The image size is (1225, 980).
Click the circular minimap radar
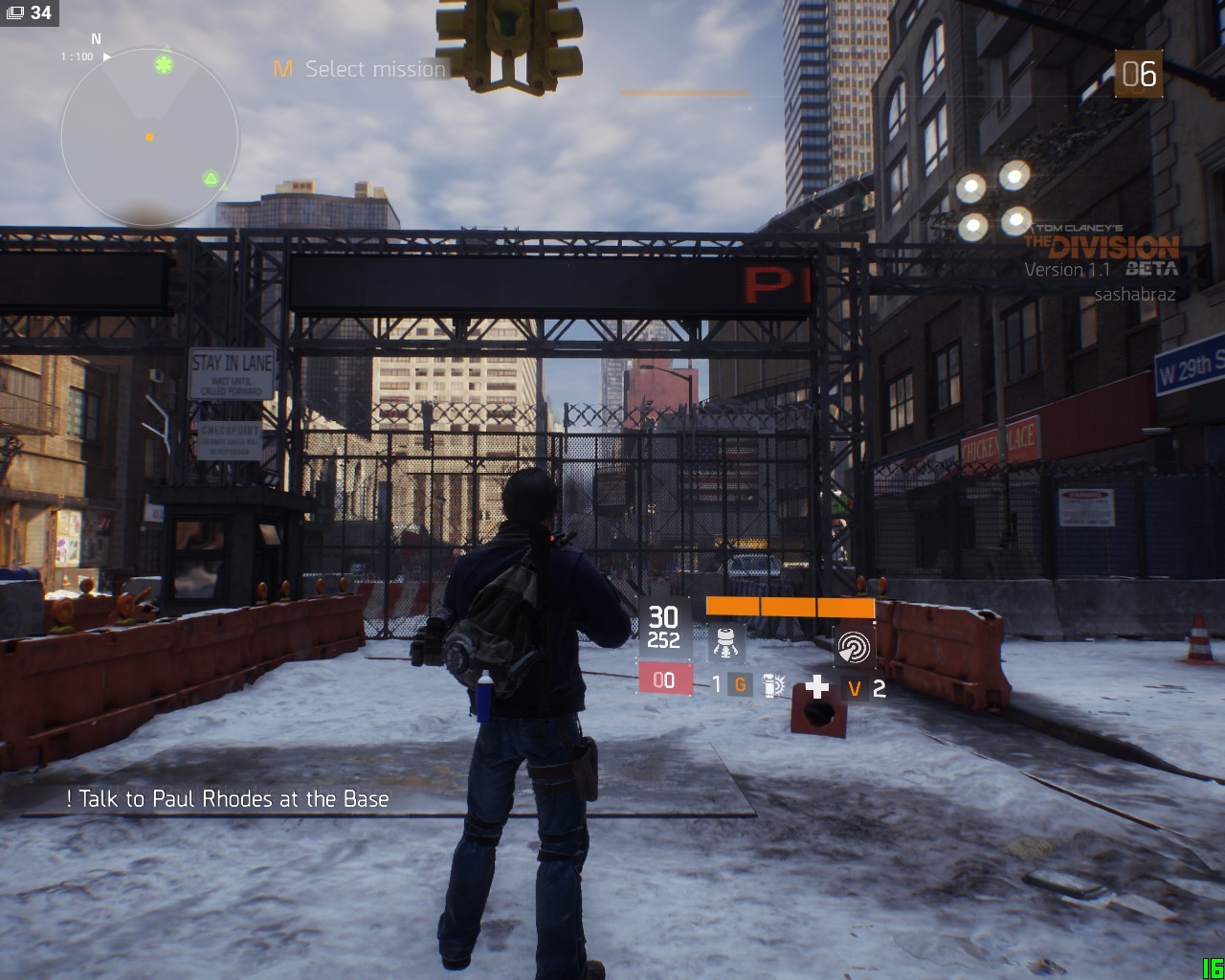pos(149,139)
